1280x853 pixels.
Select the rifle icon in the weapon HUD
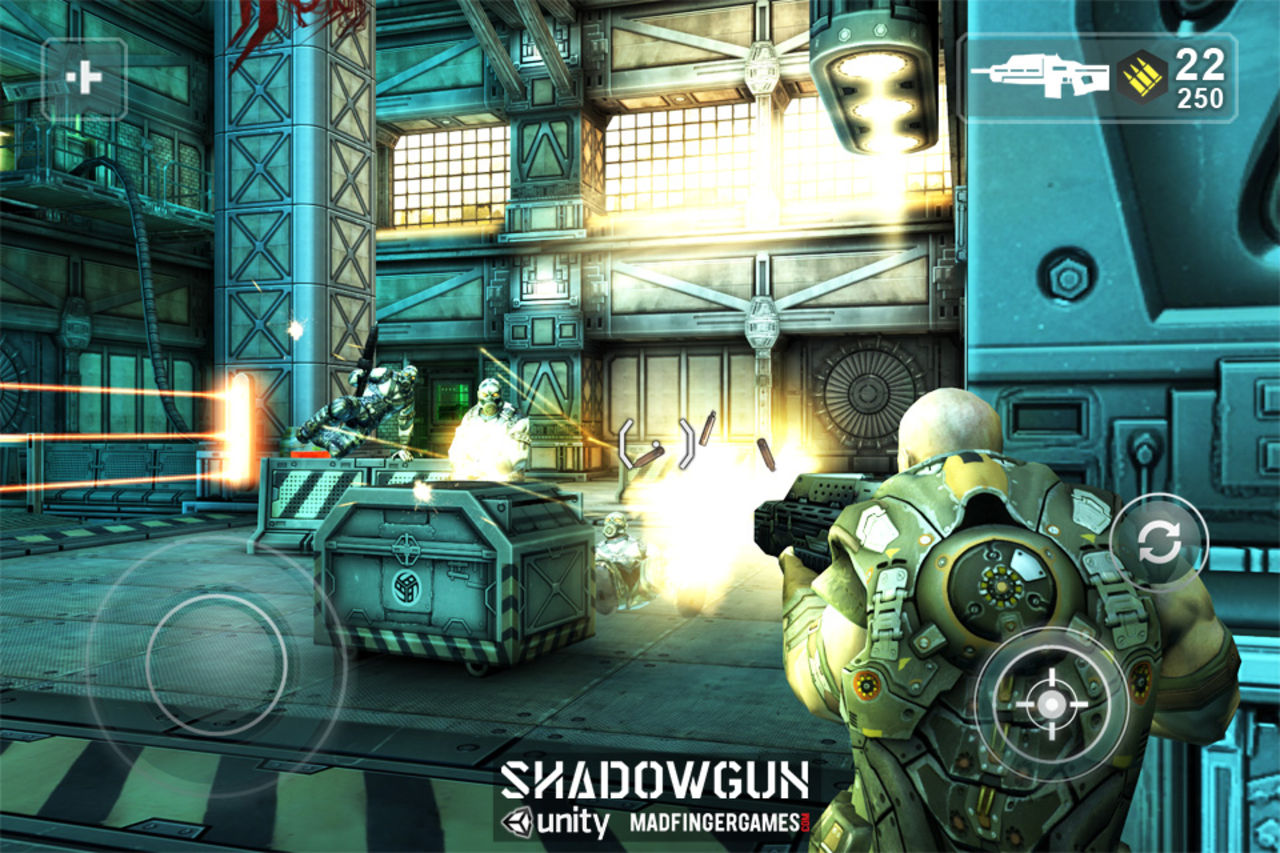[x=1037, y=73]
